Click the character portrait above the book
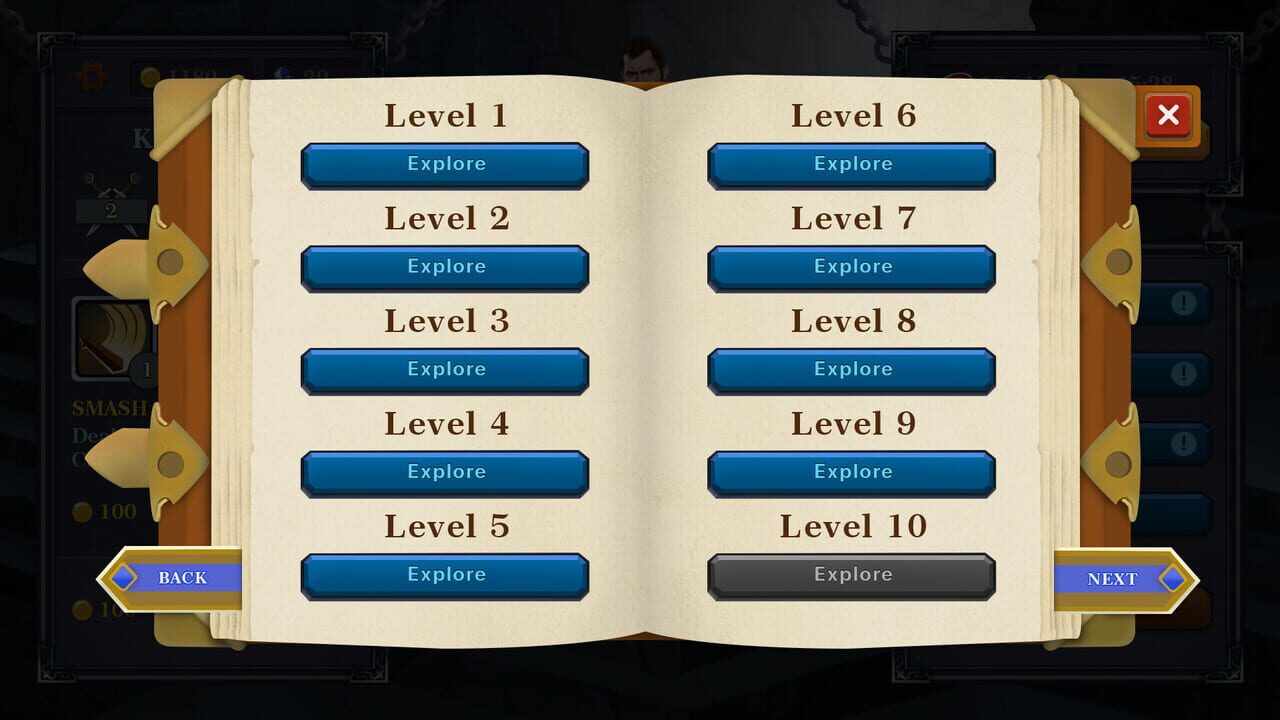 641,55
